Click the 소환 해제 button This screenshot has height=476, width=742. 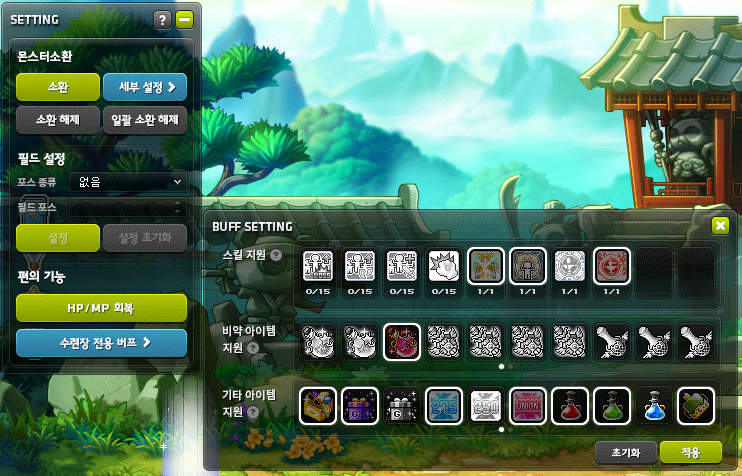[57, 121]
